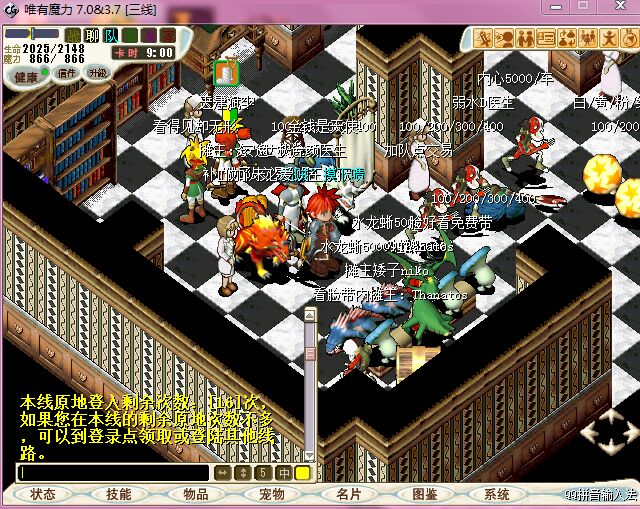Toggle the 聊 chat mode button

pyautogui.click(x=92, y=37)
